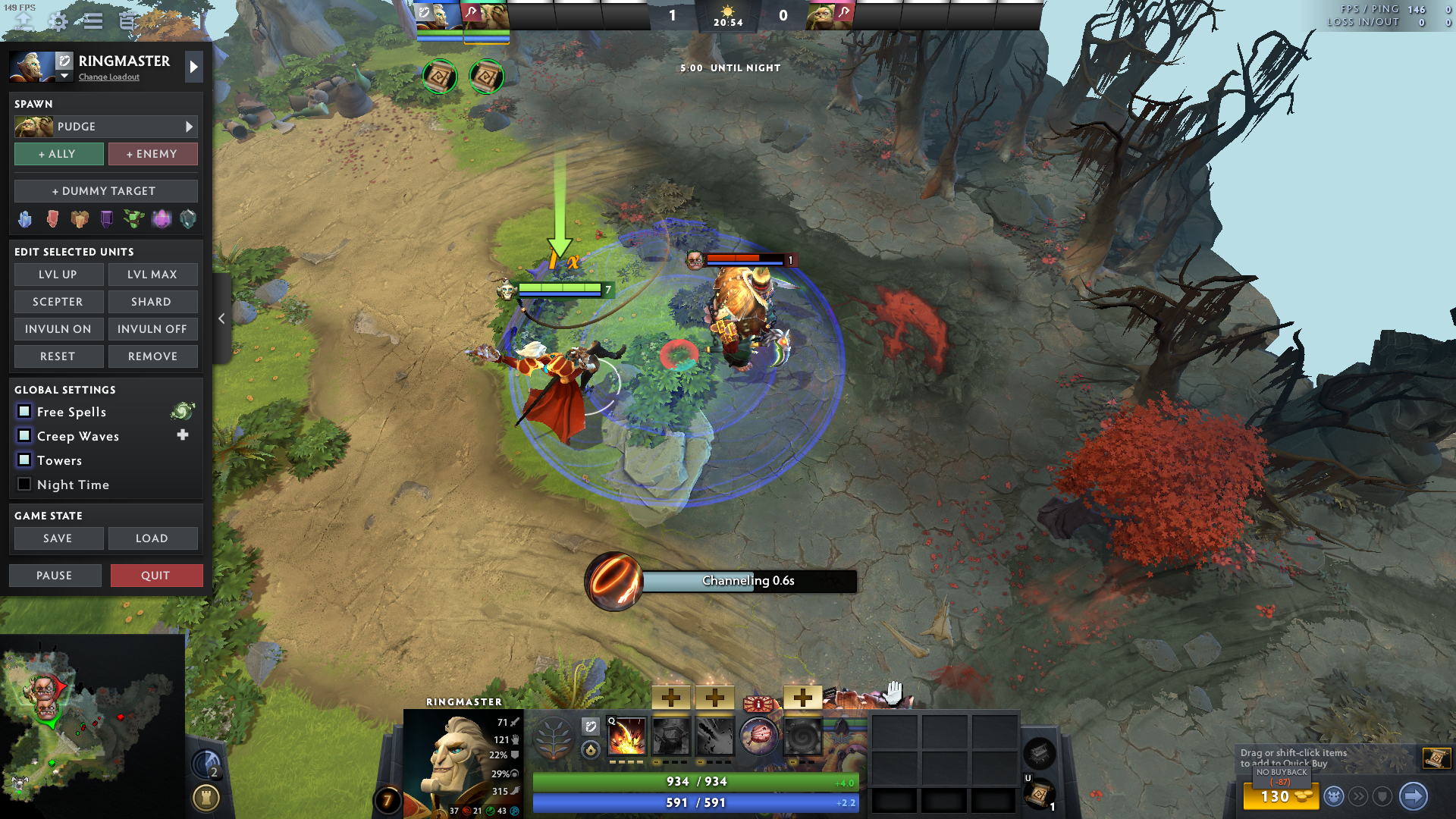This screenshot has height=819, width=1456.
Task: Open the Pudge spawn hero dropdown
Action: [105, 127]
